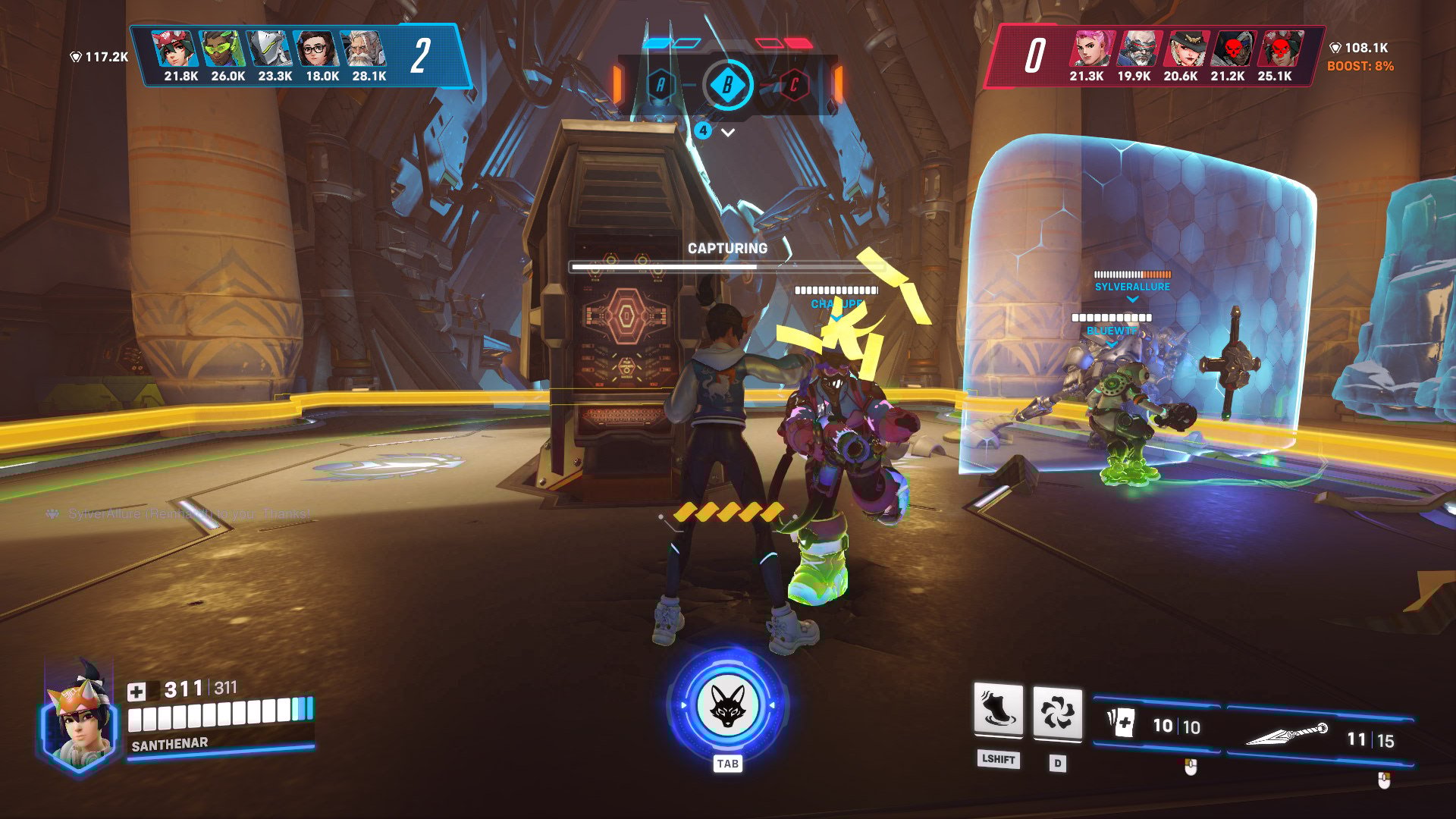Expand the chevron below the objective counter
Screen dimensions: 1456x819
click(x=728, y=130)
